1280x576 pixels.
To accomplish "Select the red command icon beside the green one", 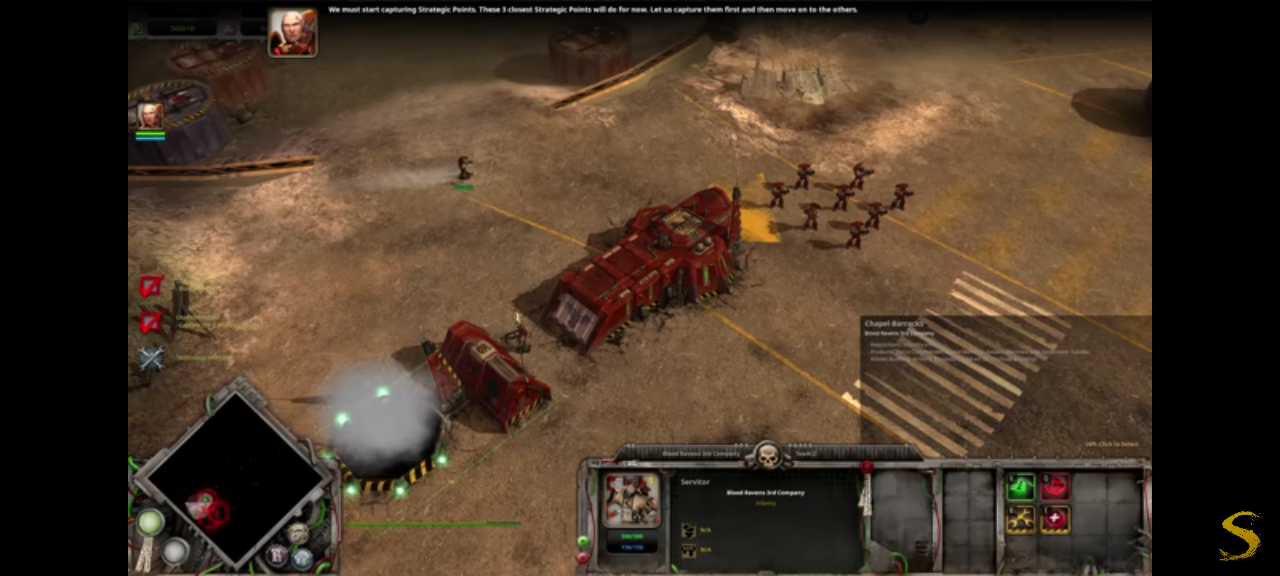I will click(x=1055, y=487).
